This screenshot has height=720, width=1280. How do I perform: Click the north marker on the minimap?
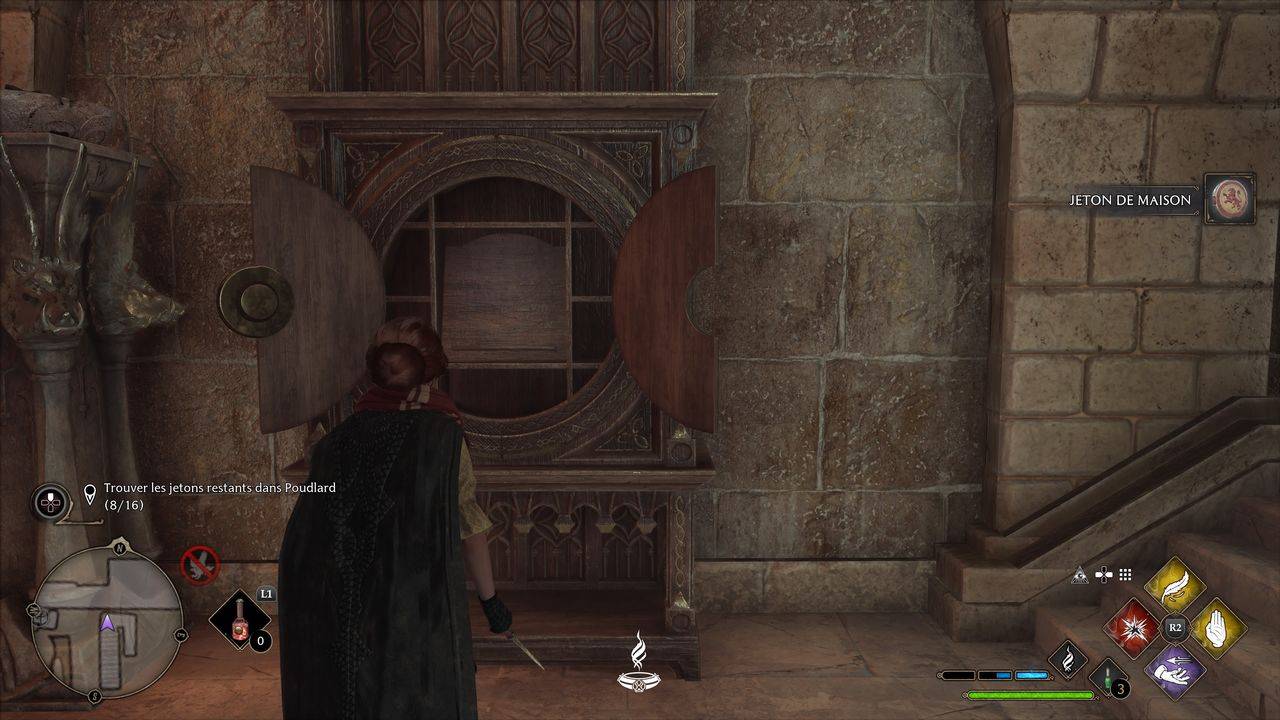[x=120, y=548]
